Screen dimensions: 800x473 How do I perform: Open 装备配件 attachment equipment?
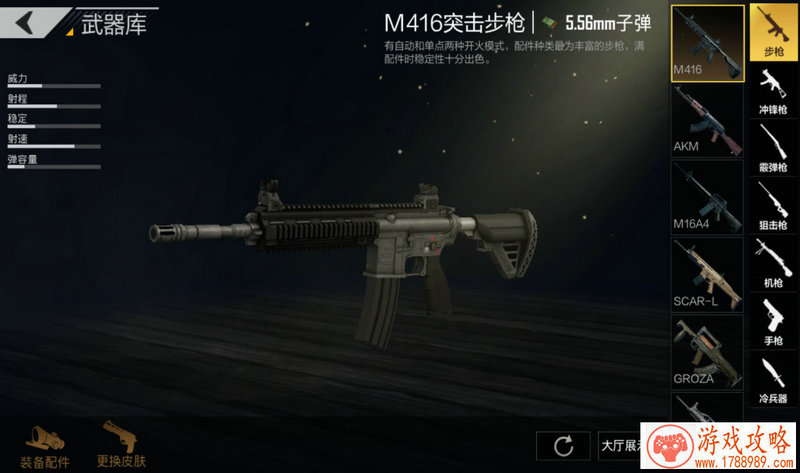(x=46, y=445)
